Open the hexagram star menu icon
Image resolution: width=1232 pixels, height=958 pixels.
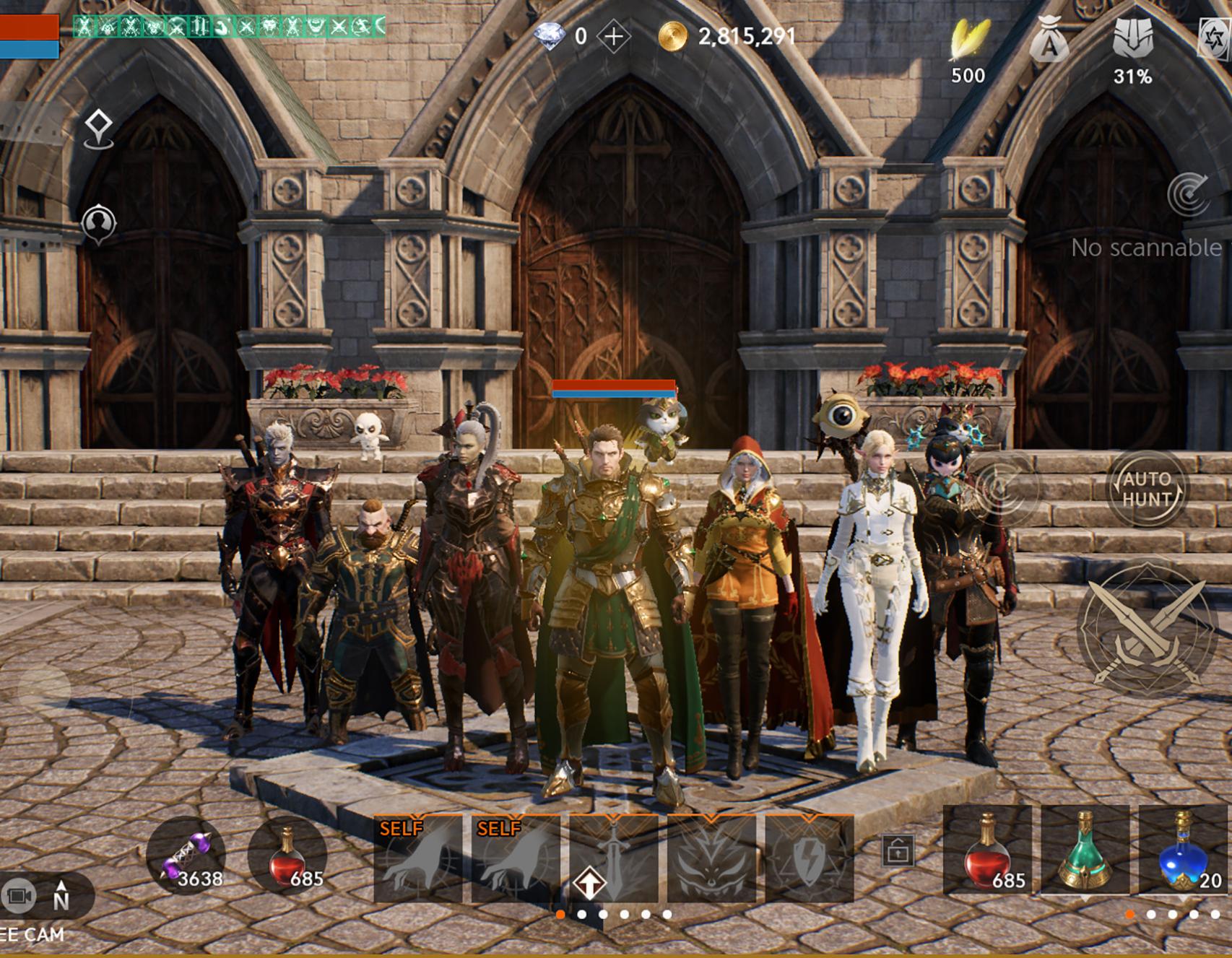[x=1215, y=38]
